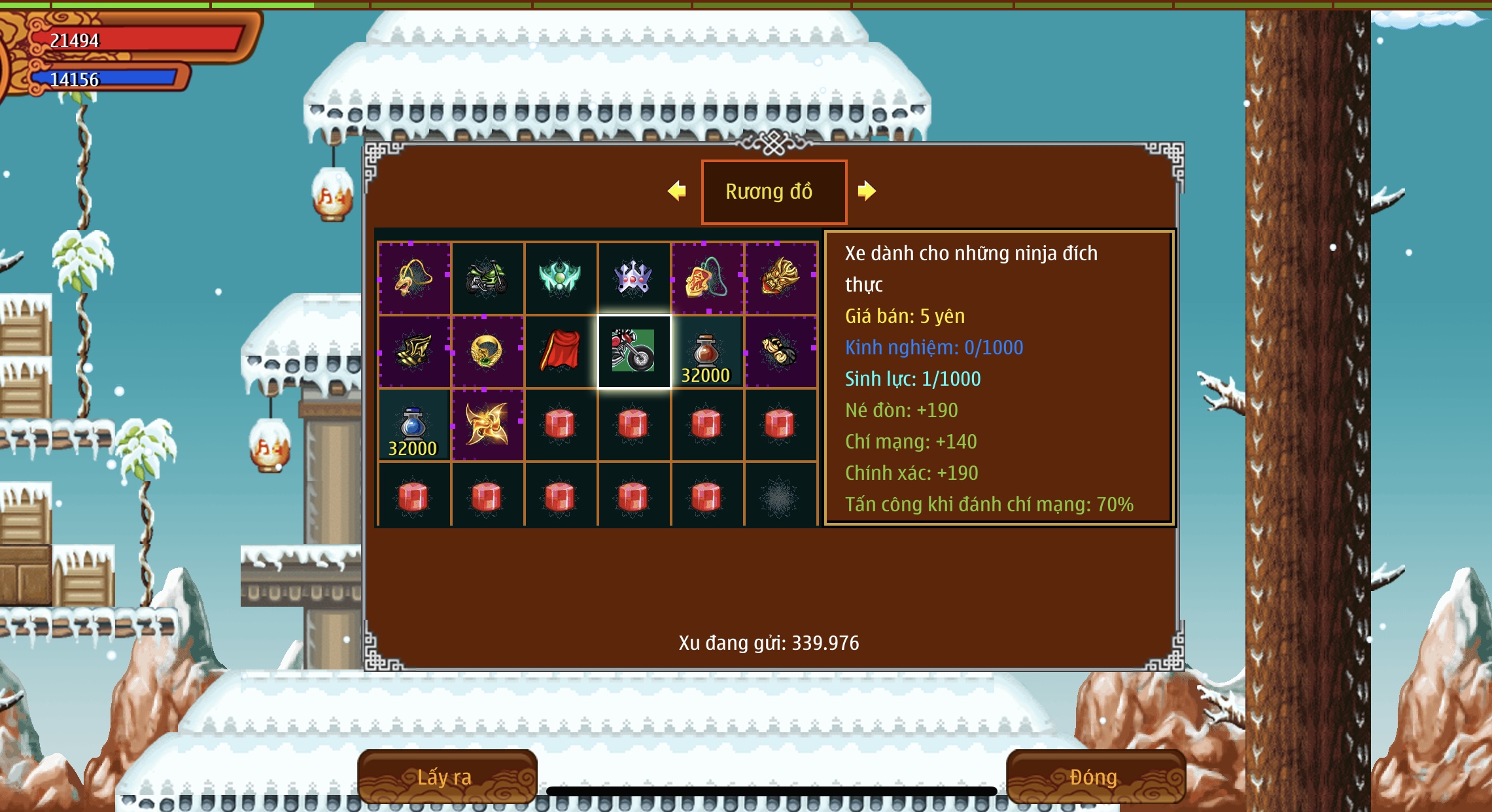Pick the red cape item

point(560,351)
